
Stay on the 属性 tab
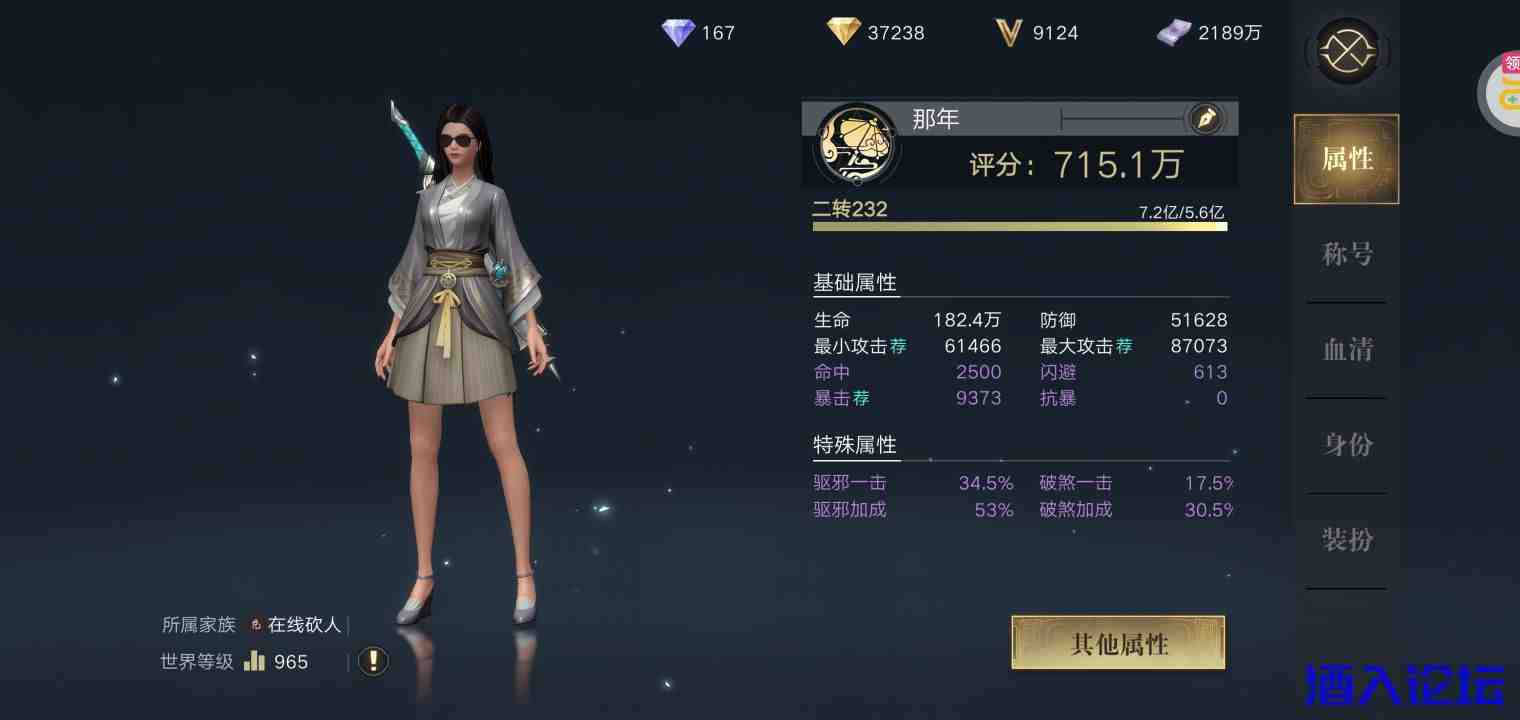coord(1346,159)
